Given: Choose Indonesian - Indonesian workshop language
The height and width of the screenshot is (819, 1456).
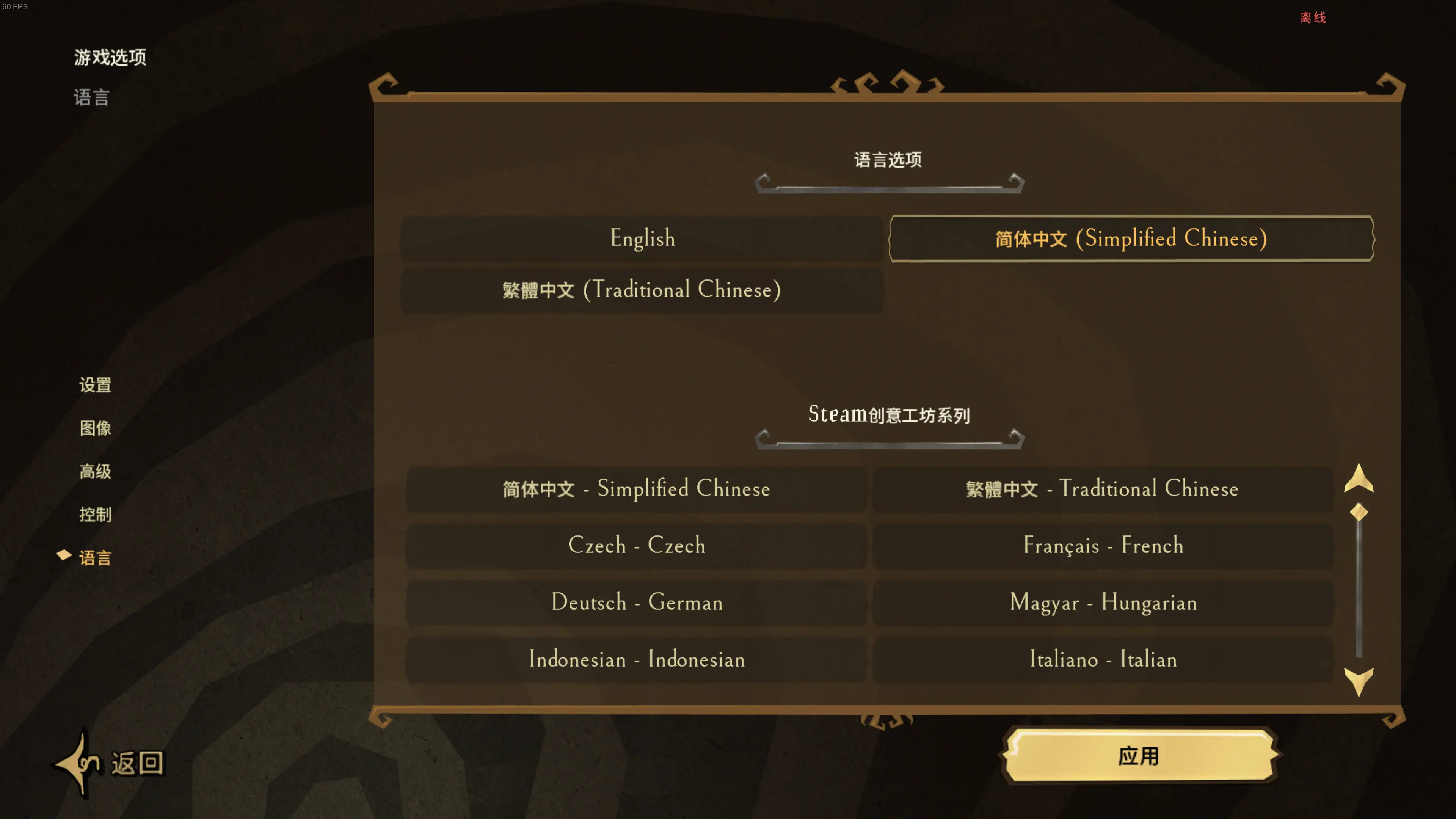Looking at the screenshot, I should point(637,659).
